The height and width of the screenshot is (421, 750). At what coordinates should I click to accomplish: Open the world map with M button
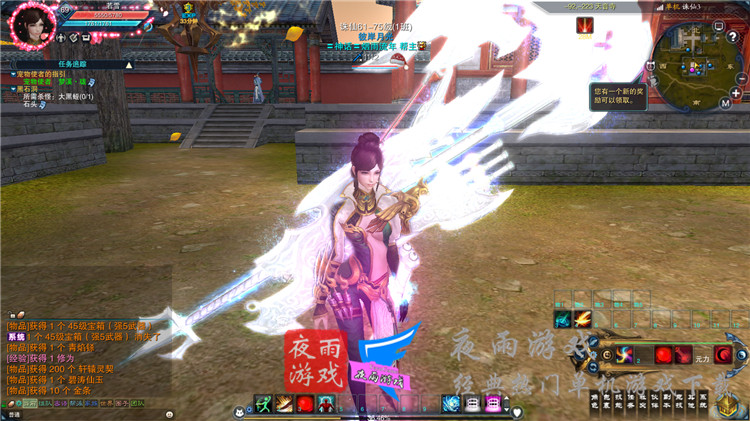[725, 102]
